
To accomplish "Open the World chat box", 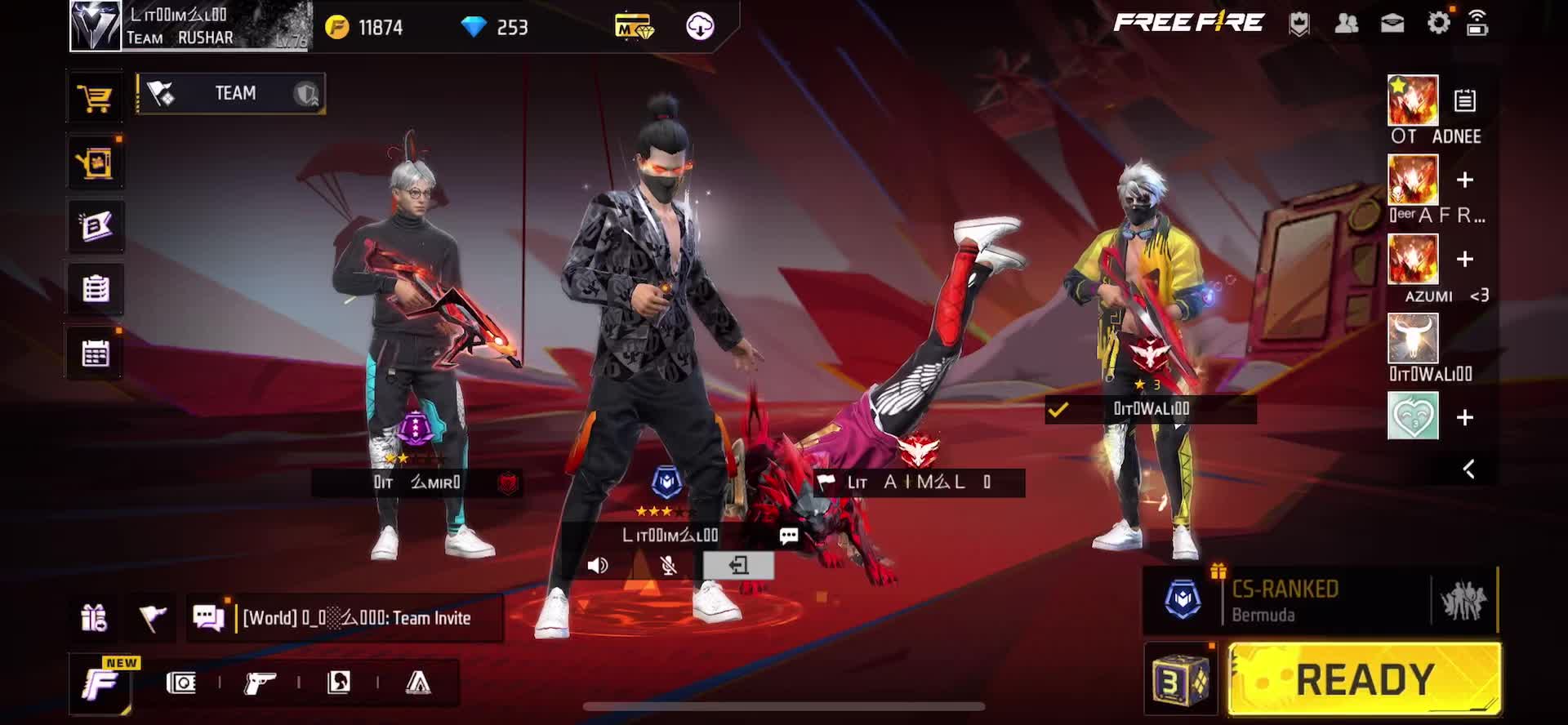I will [356, 618].
